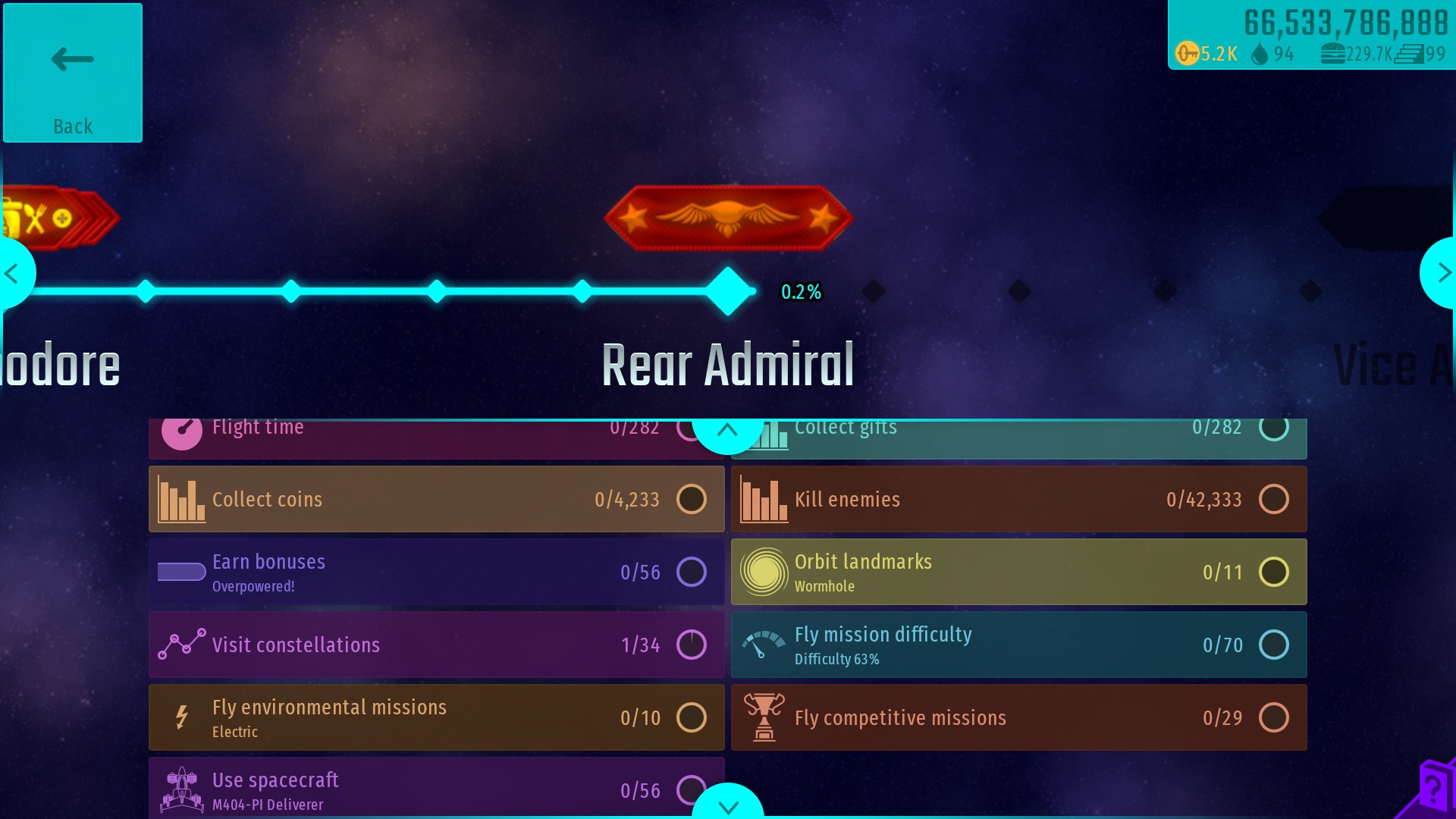Select the Rear Admiral rank badge
This screenshot has height=819, width=1456.
point(728,218)
